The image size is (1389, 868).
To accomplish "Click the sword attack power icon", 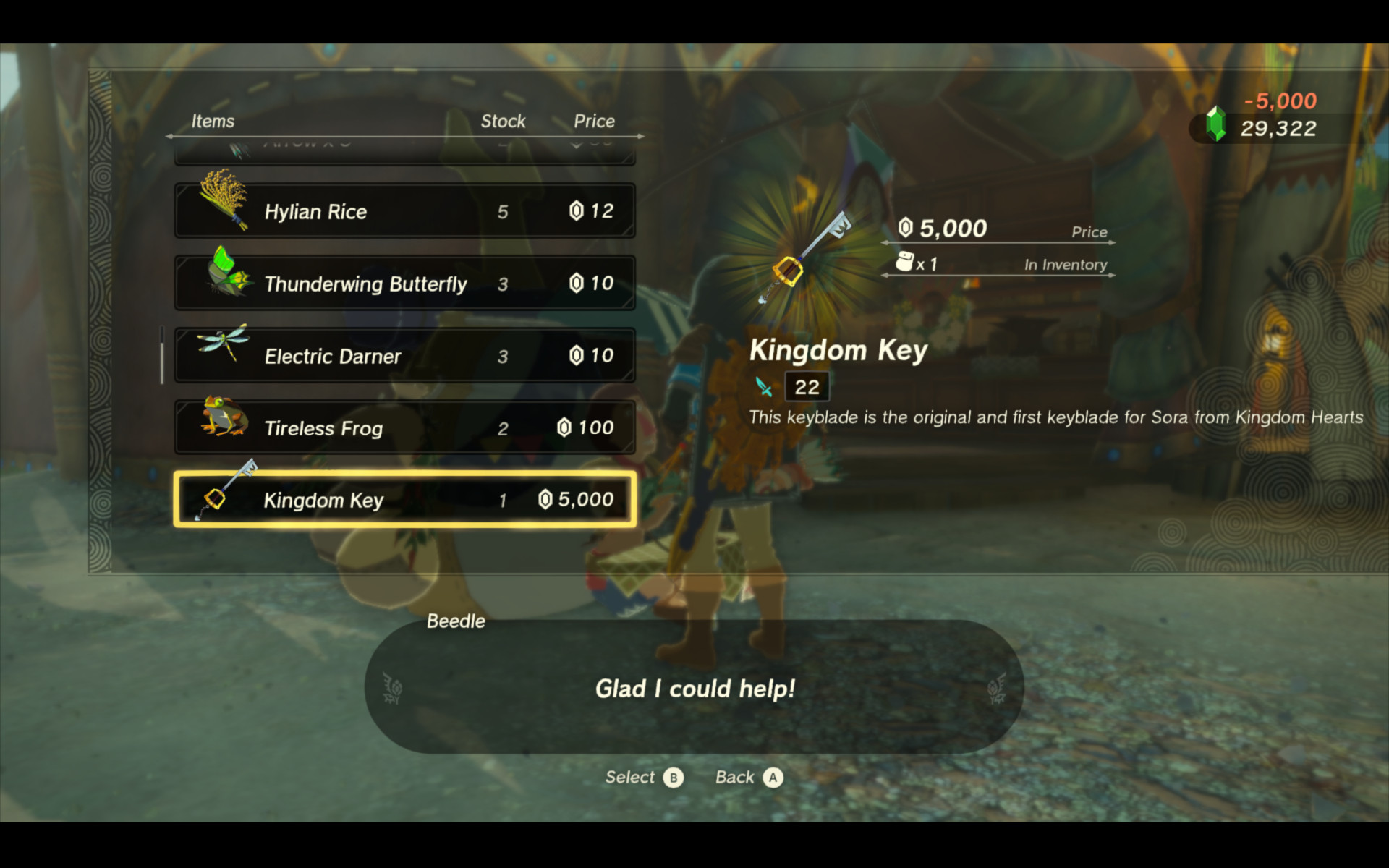I will tap(765, 387).
